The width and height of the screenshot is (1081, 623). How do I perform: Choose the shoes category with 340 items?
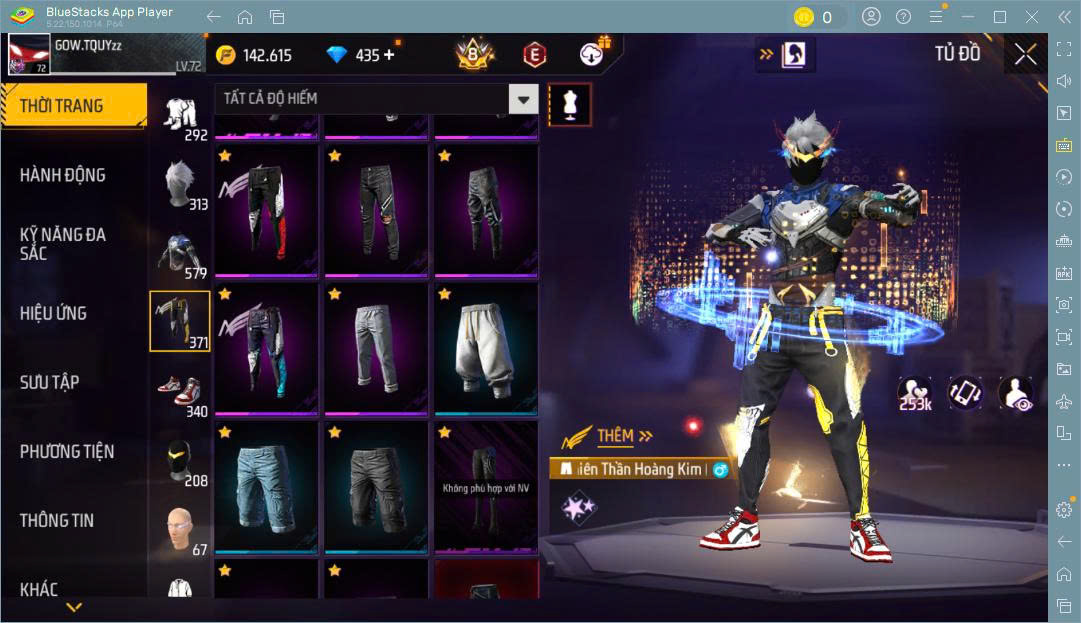[x=180, y=392]
